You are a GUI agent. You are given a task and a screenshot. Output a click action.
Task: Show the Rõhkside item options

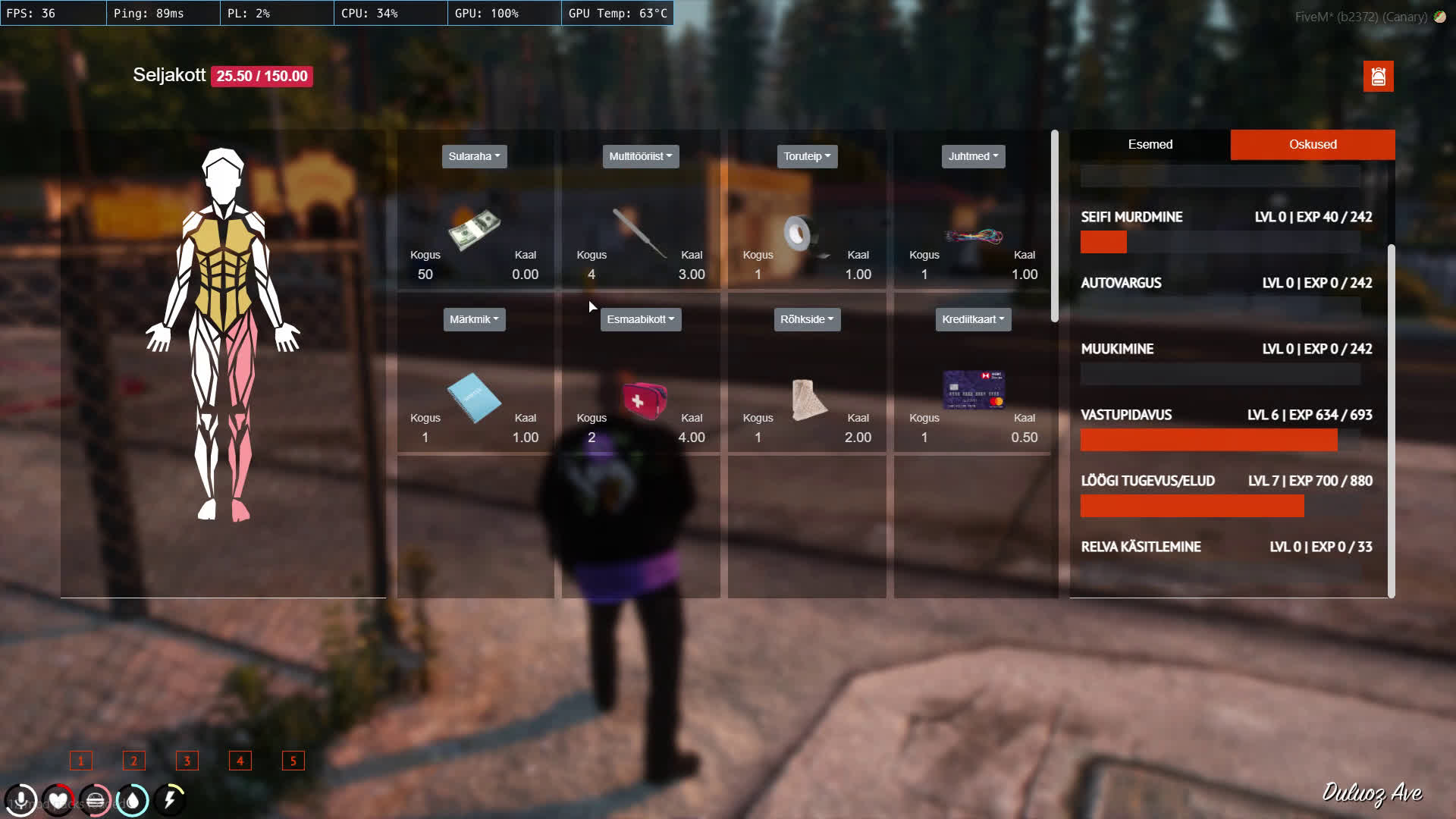click(807, 319)
